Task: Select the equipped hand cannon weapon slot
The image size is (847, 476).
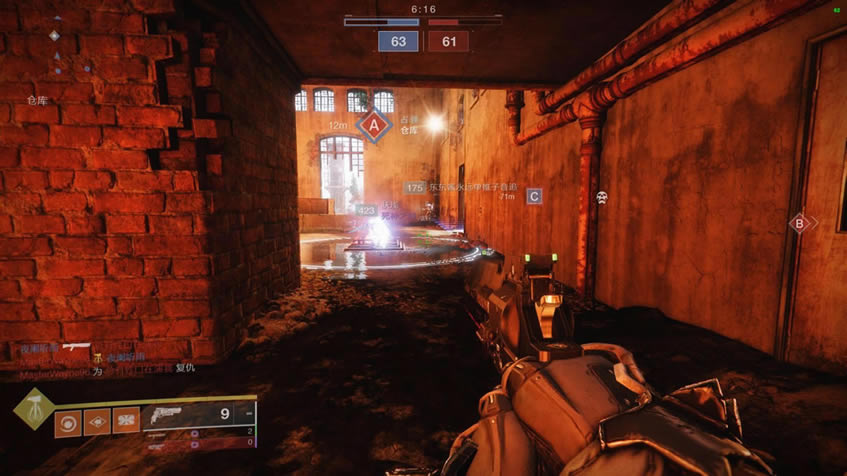Action: 198,413
